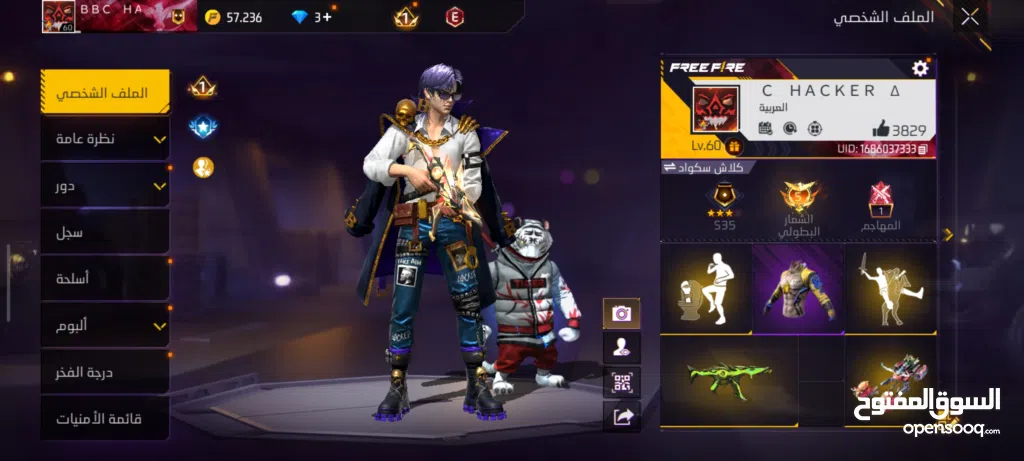
Task: Select the الملف الشخصي tab
Action: click(x=105, y=92)
